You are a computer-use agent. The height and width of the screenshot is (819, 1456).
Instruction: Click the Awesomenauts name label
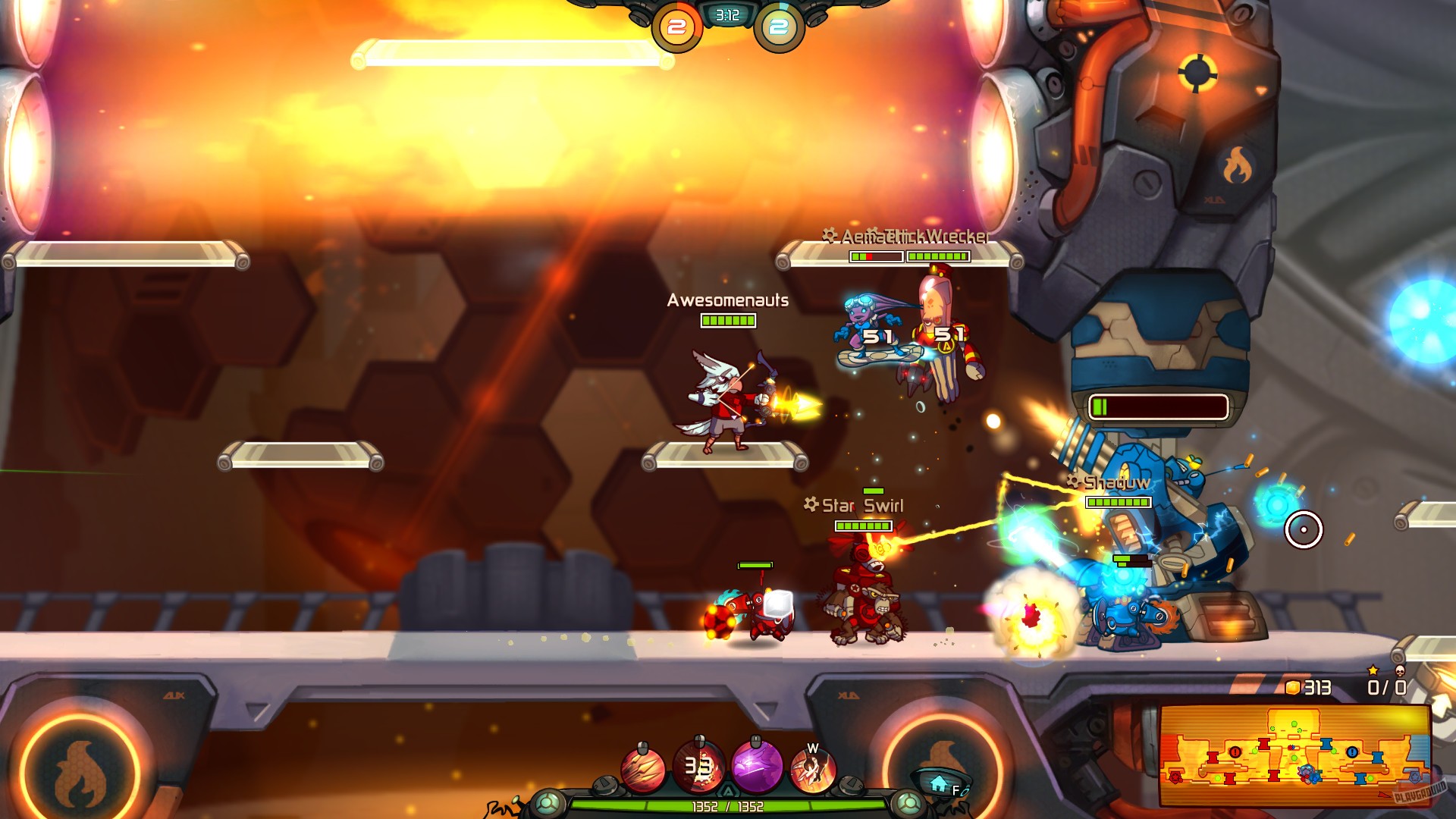(x=726, y=300)
